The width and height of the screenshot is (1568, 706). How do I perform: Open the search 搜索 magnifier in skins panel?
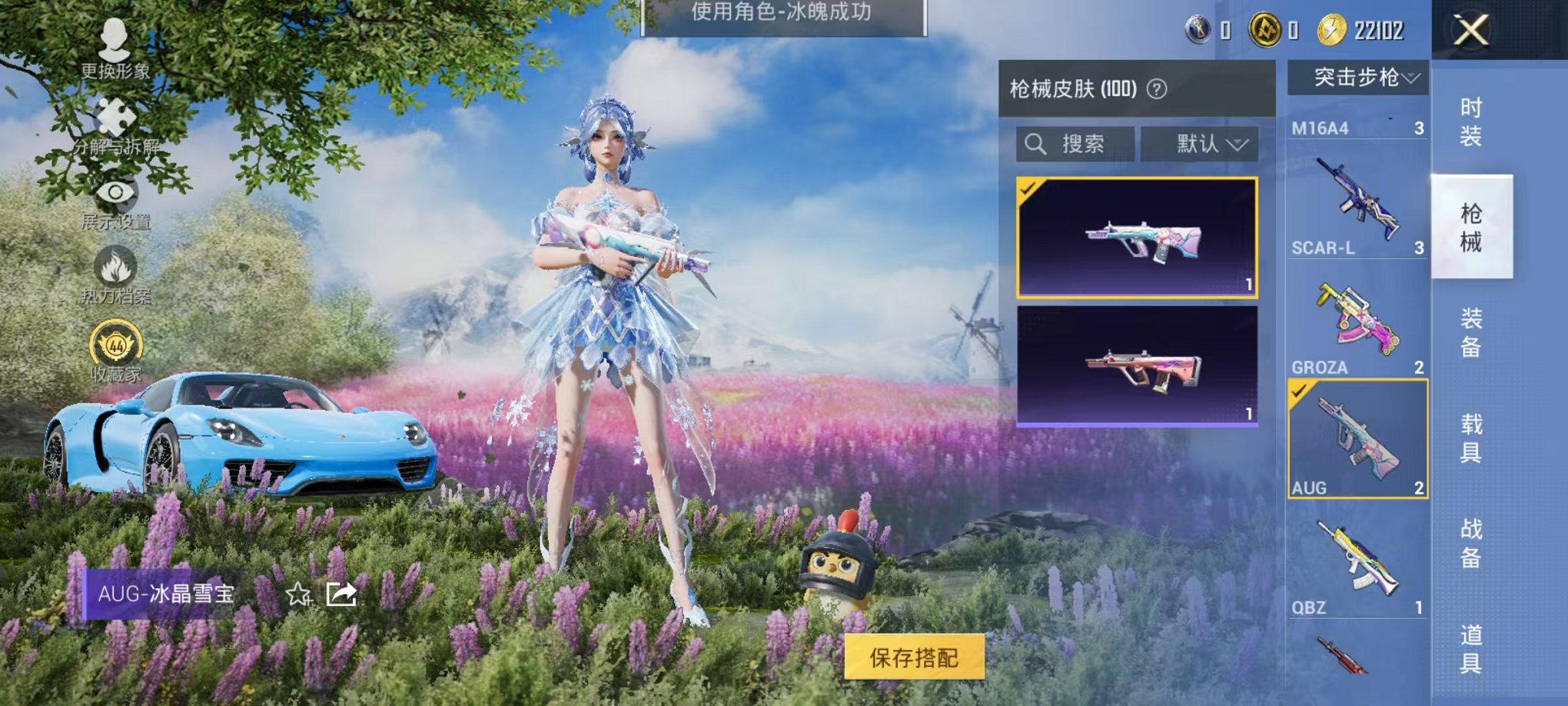pos(1036,145)
